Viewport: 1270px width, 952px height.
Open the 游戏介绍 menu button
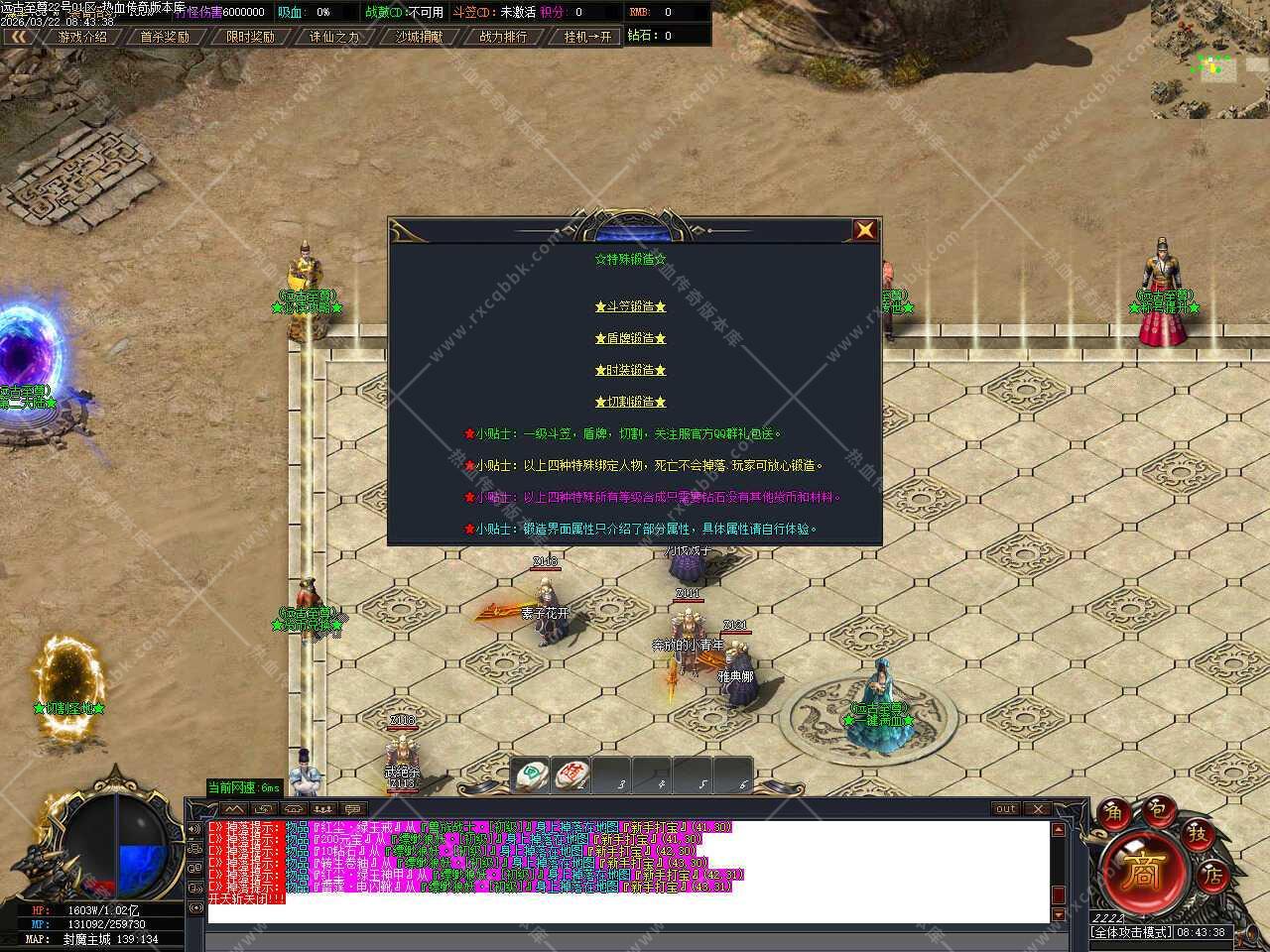click(x=82, y=37)
